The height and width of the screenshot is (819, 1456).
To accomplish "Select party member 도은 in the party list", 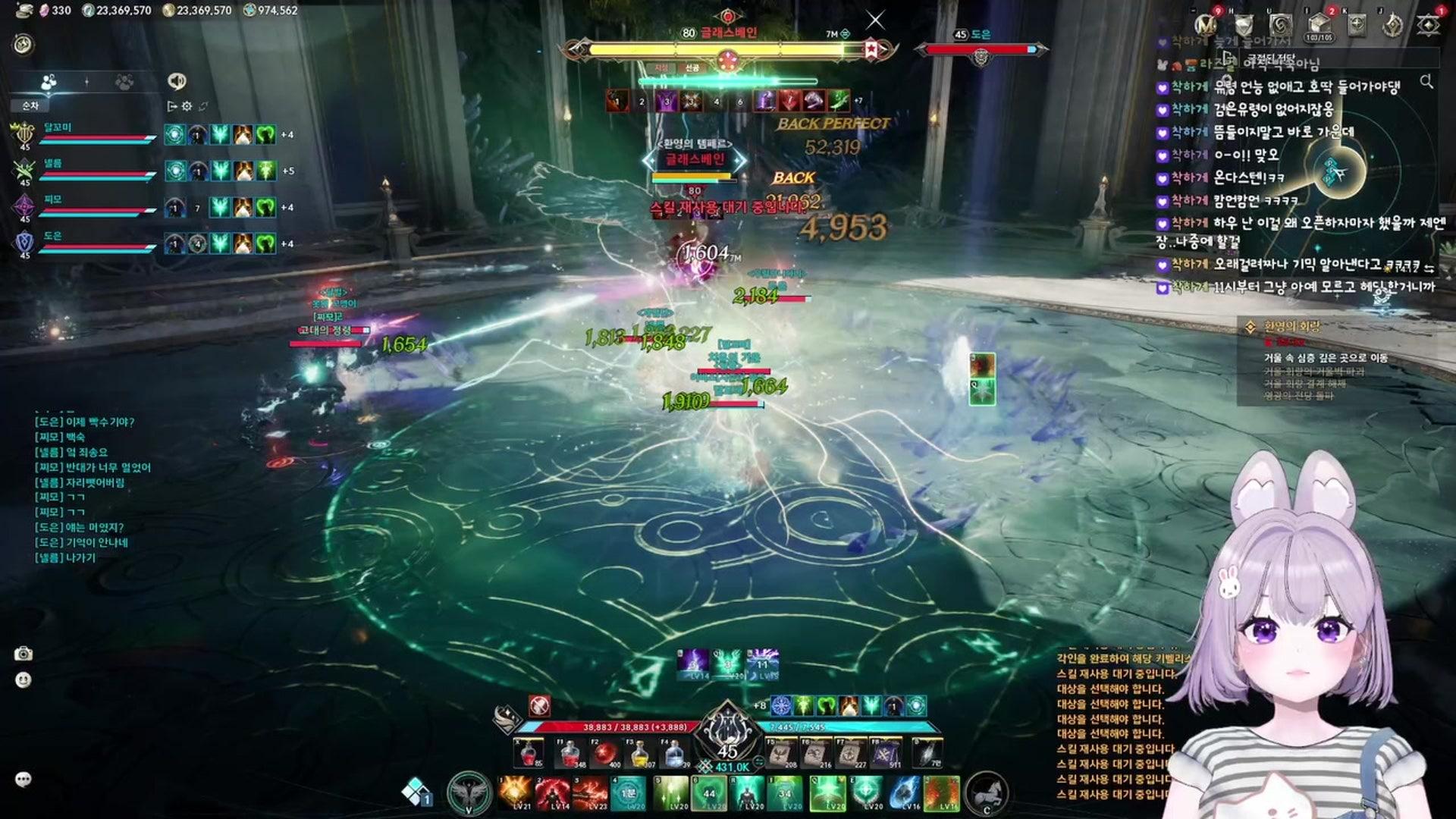I will point(83,243).
